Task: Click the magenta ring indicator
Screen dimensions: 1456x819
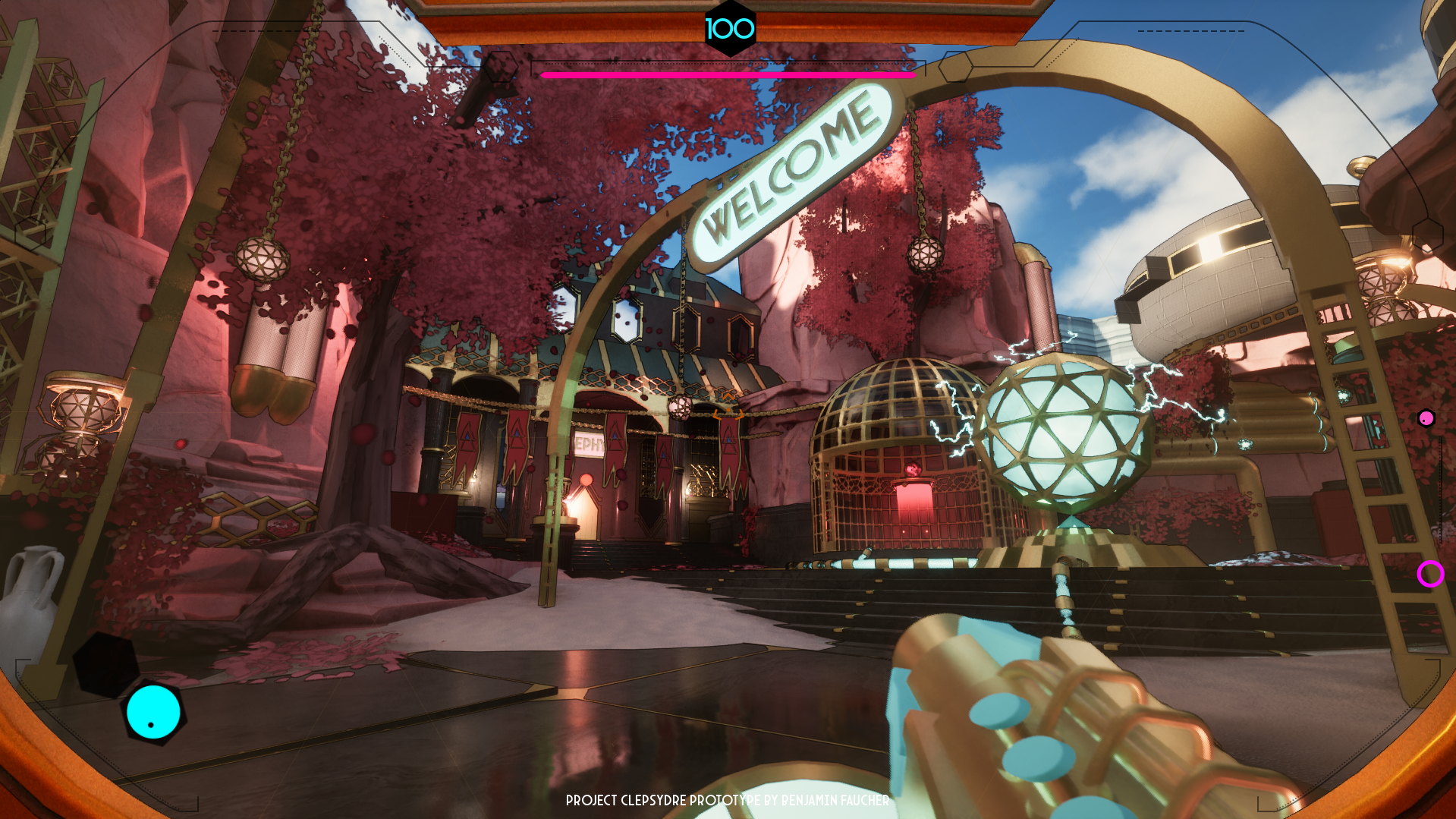Action: (1430, 574)
